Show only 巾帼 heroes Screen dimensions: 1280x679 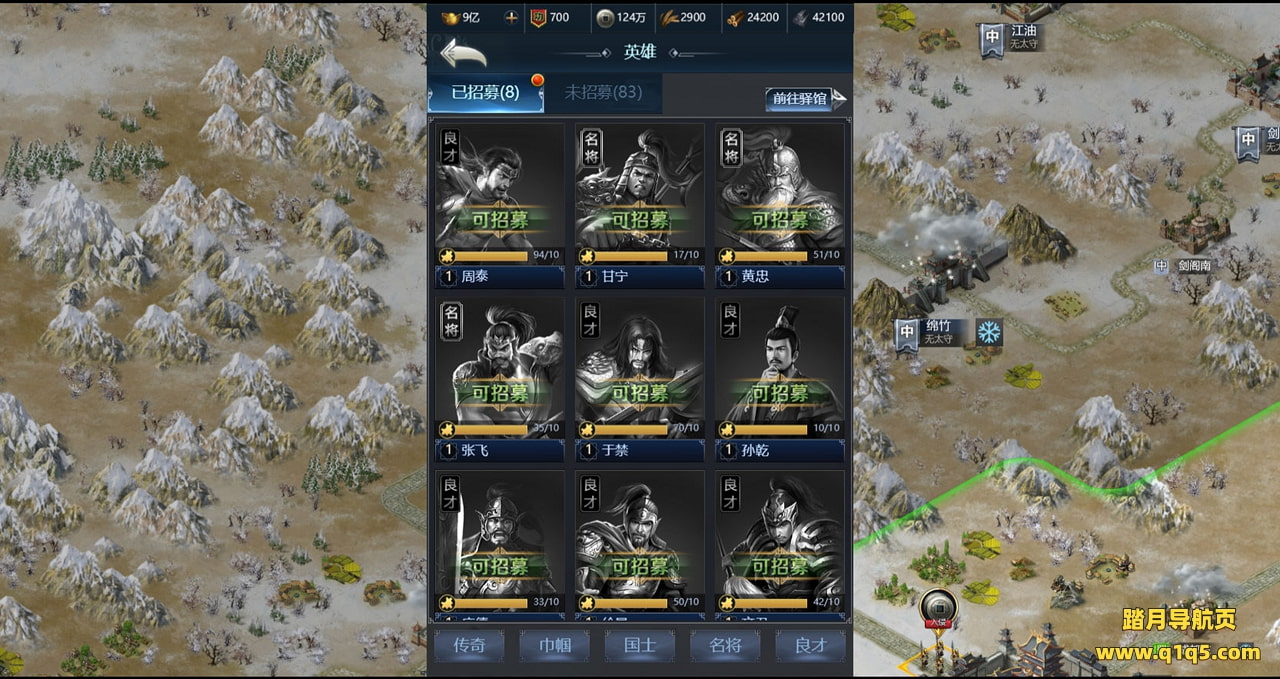pos(555,645)
